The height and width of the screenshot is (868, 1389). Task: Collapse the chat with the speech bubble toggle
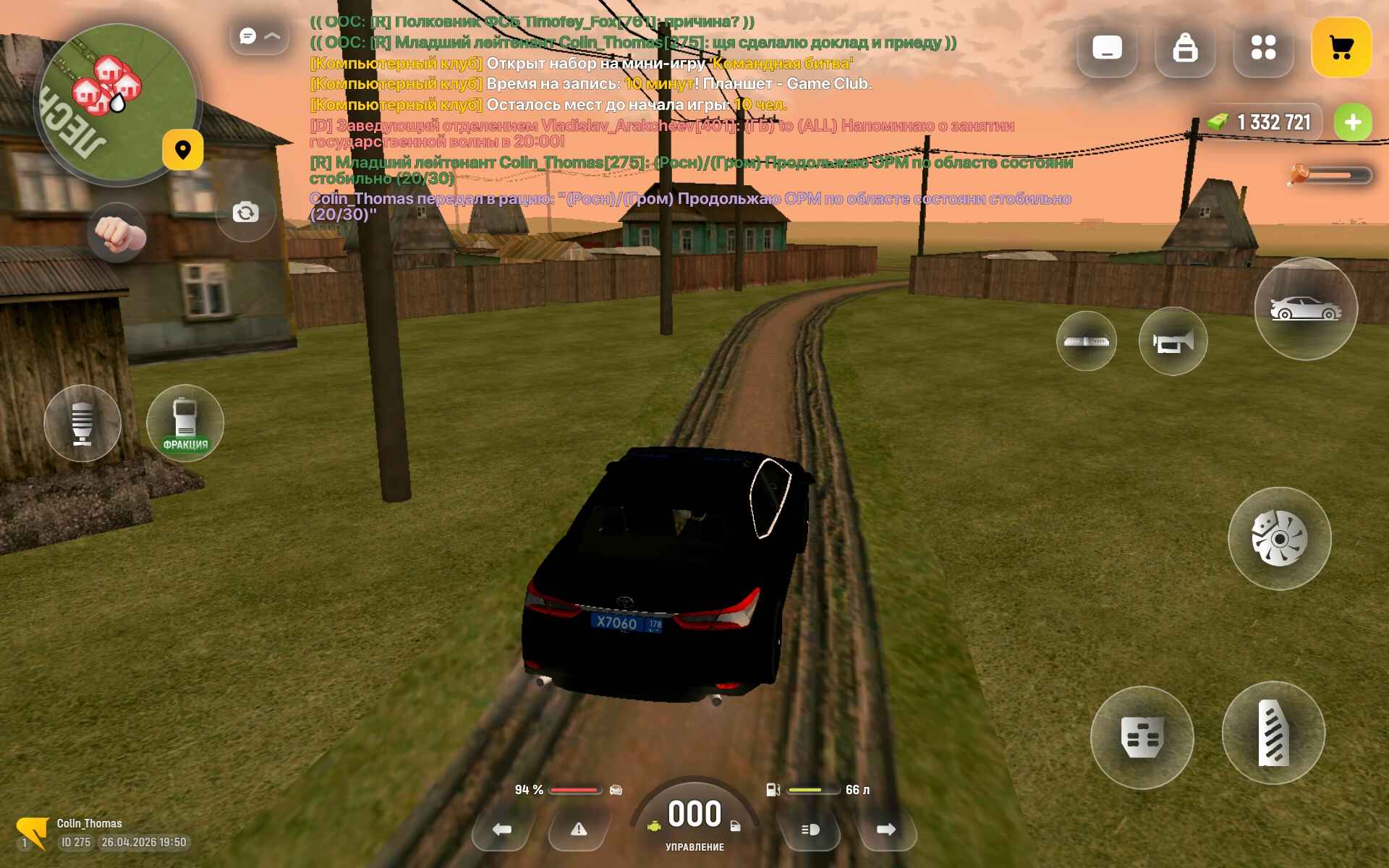258,36
